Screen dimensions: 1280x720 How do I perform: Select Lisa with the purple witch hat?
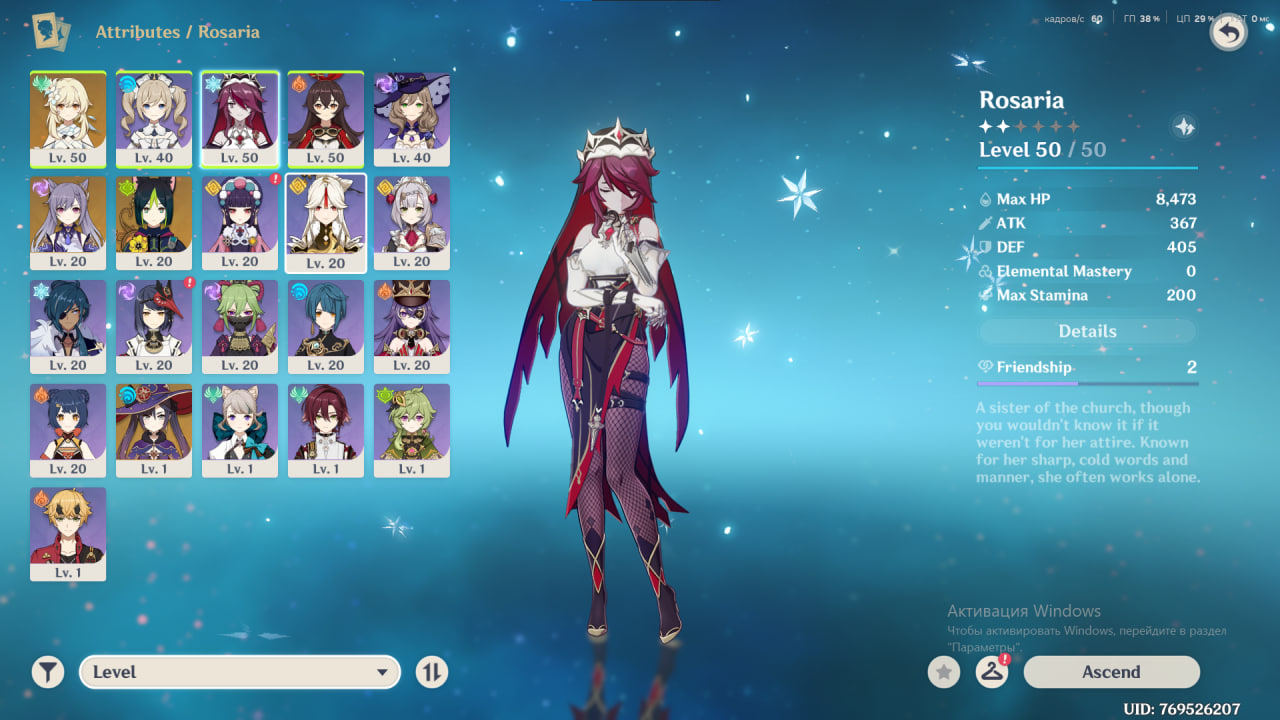[412, 118]
